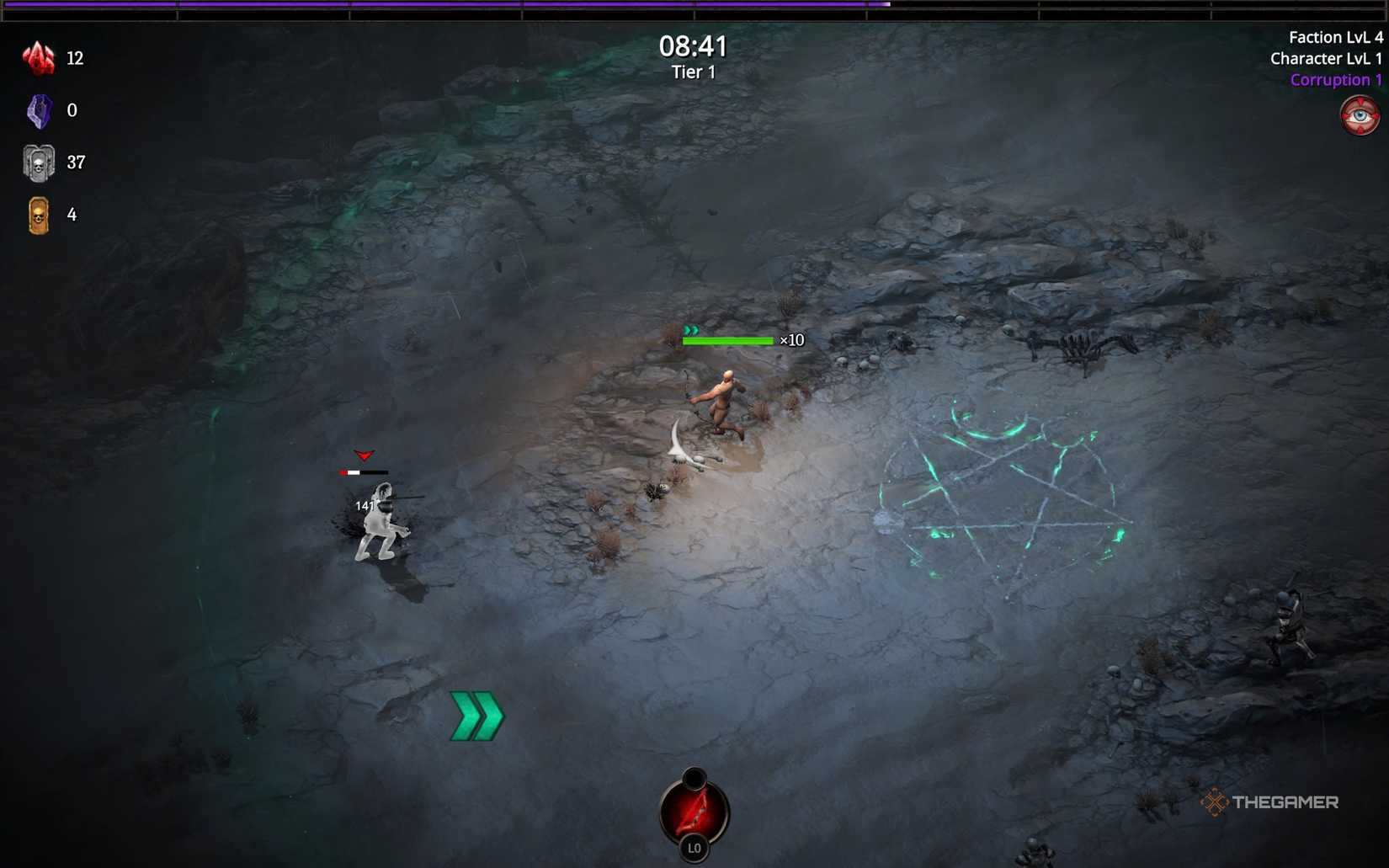Activate the red skill button labeled LO
This screenshot has height=868, width=1389.
[x=693, y=810]
